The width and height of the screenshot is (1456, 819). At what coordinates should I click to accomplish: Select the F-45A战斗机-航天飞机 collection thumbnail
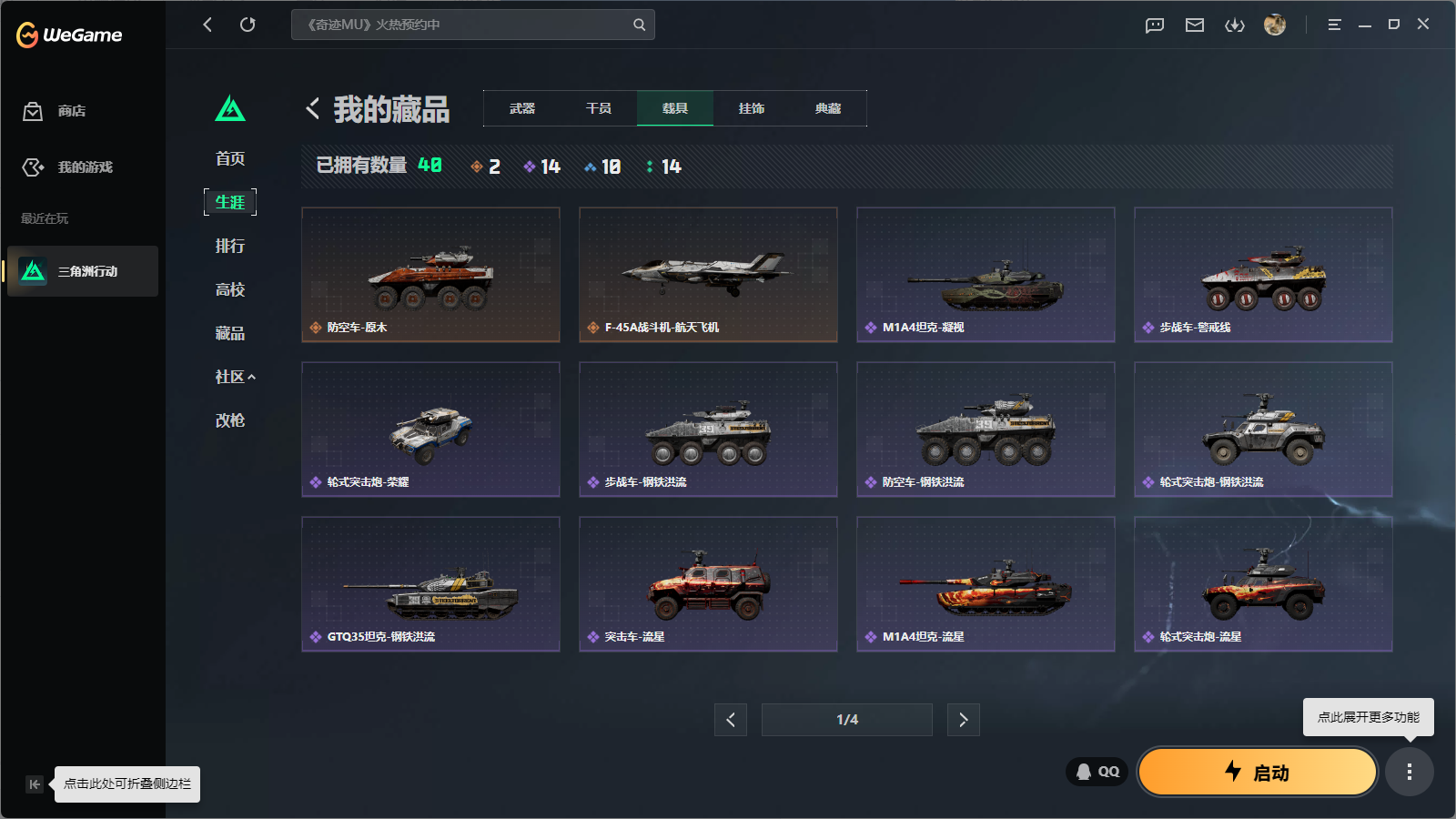(x=708, y=274)
